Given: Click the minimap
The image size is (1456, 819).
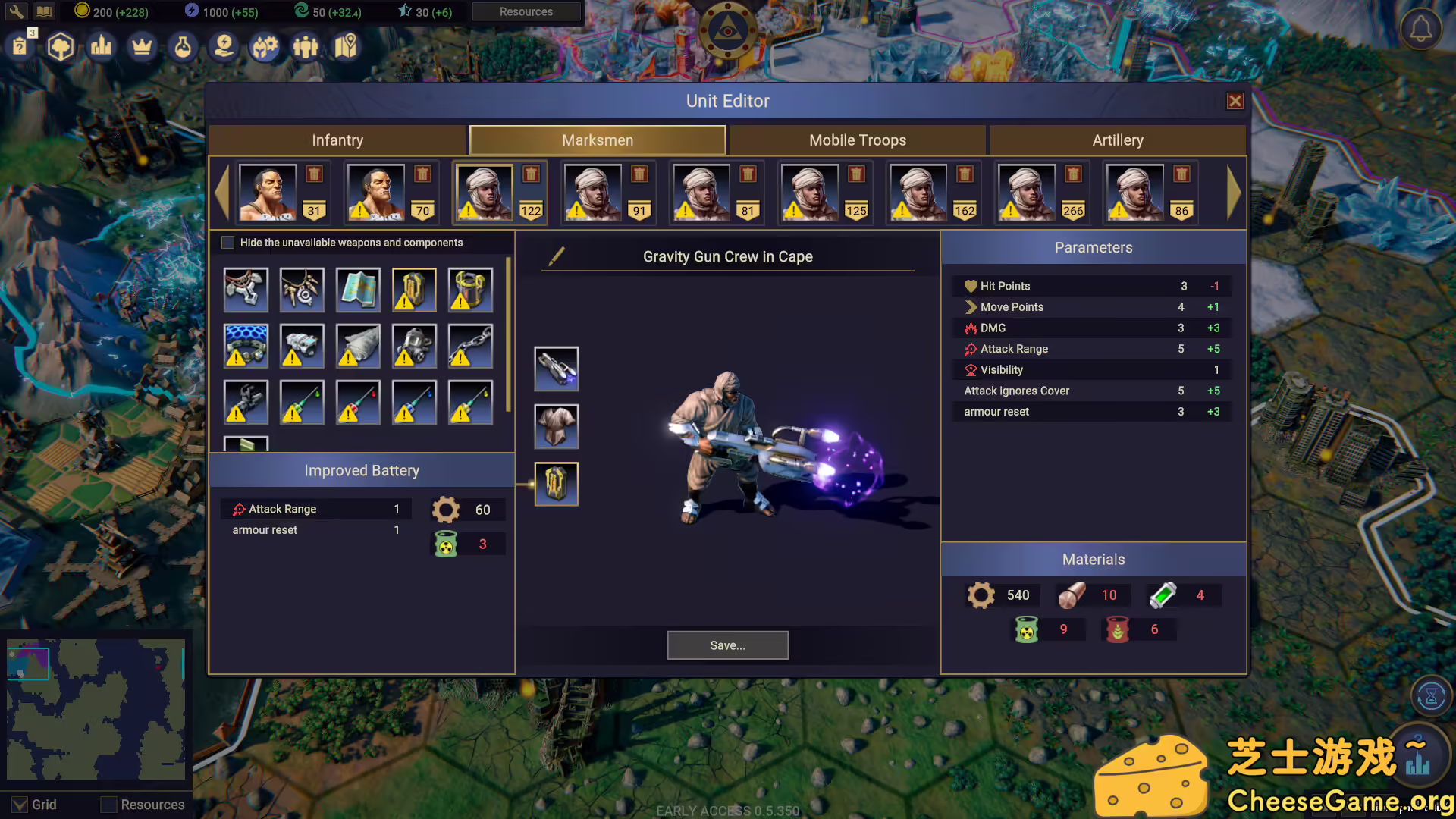Looking at the screenshot, I should [96, 709].
